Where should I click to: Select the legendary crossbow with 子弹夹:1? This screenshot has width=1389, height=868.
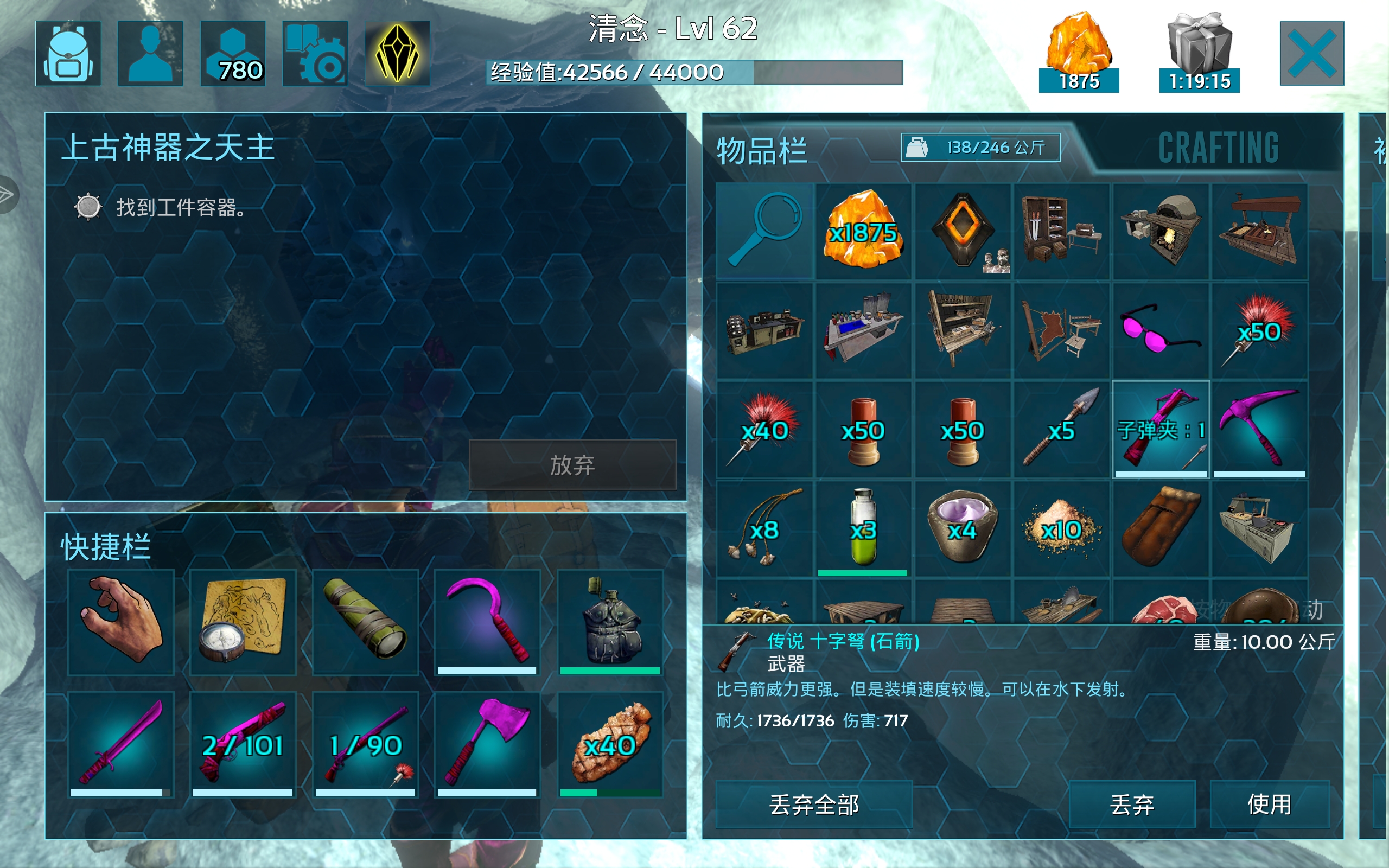coord(1162,427)
